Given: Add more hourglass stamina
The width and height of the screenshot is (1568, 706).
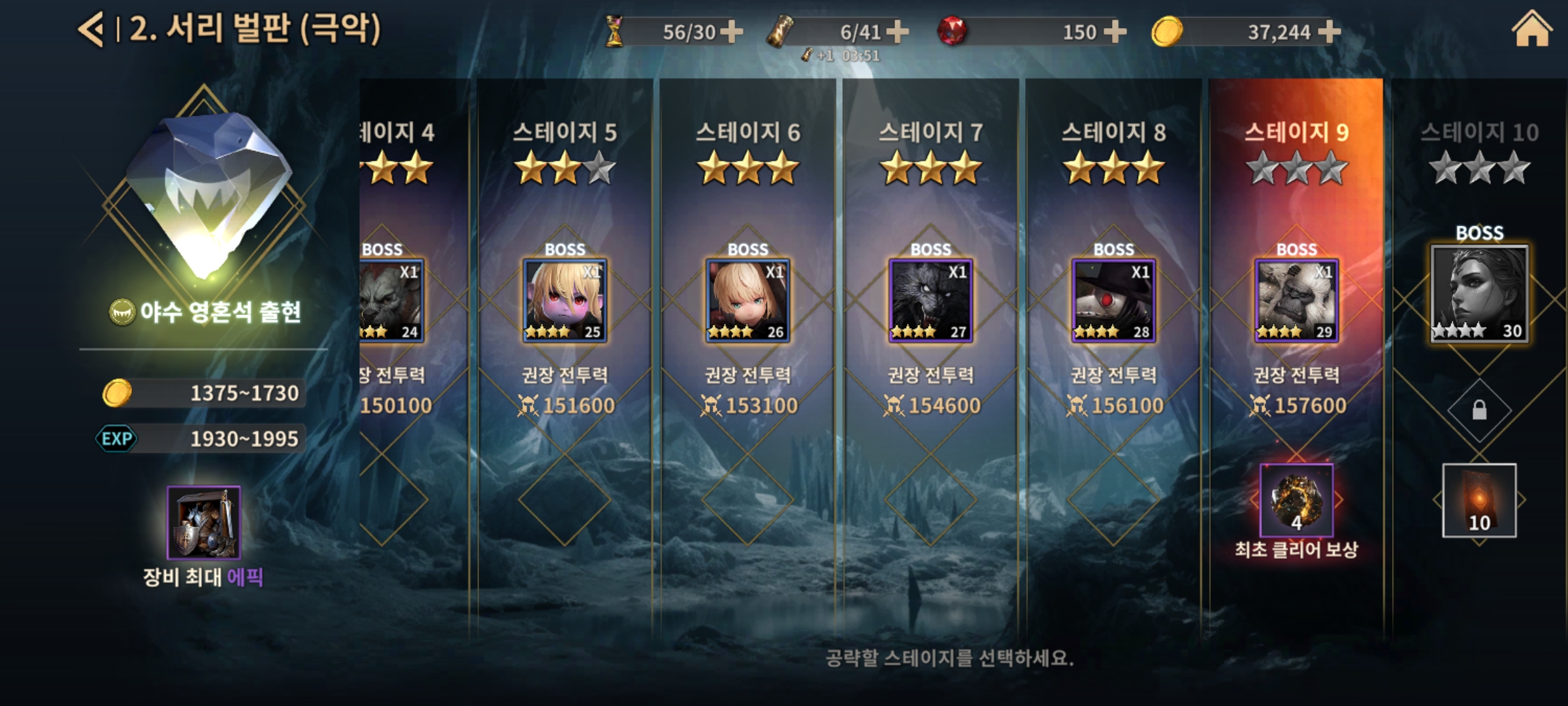Looking at the screenshot, I should [x=731, y=31].
